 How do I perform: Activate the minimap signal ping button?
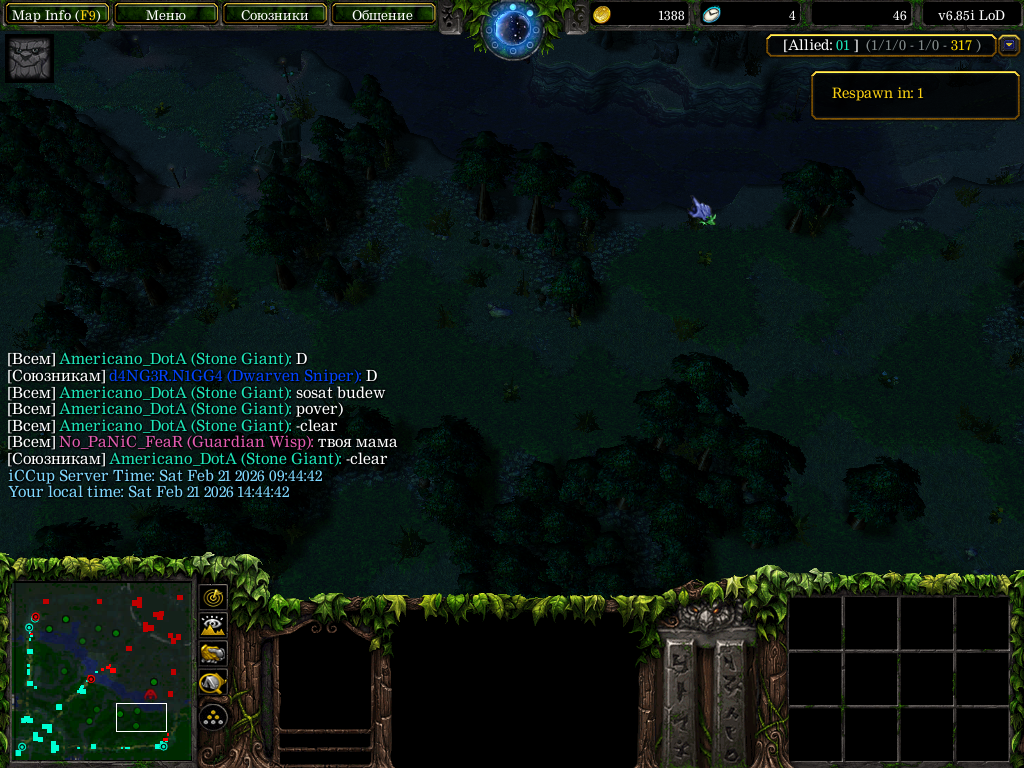(x=214, y=597)
